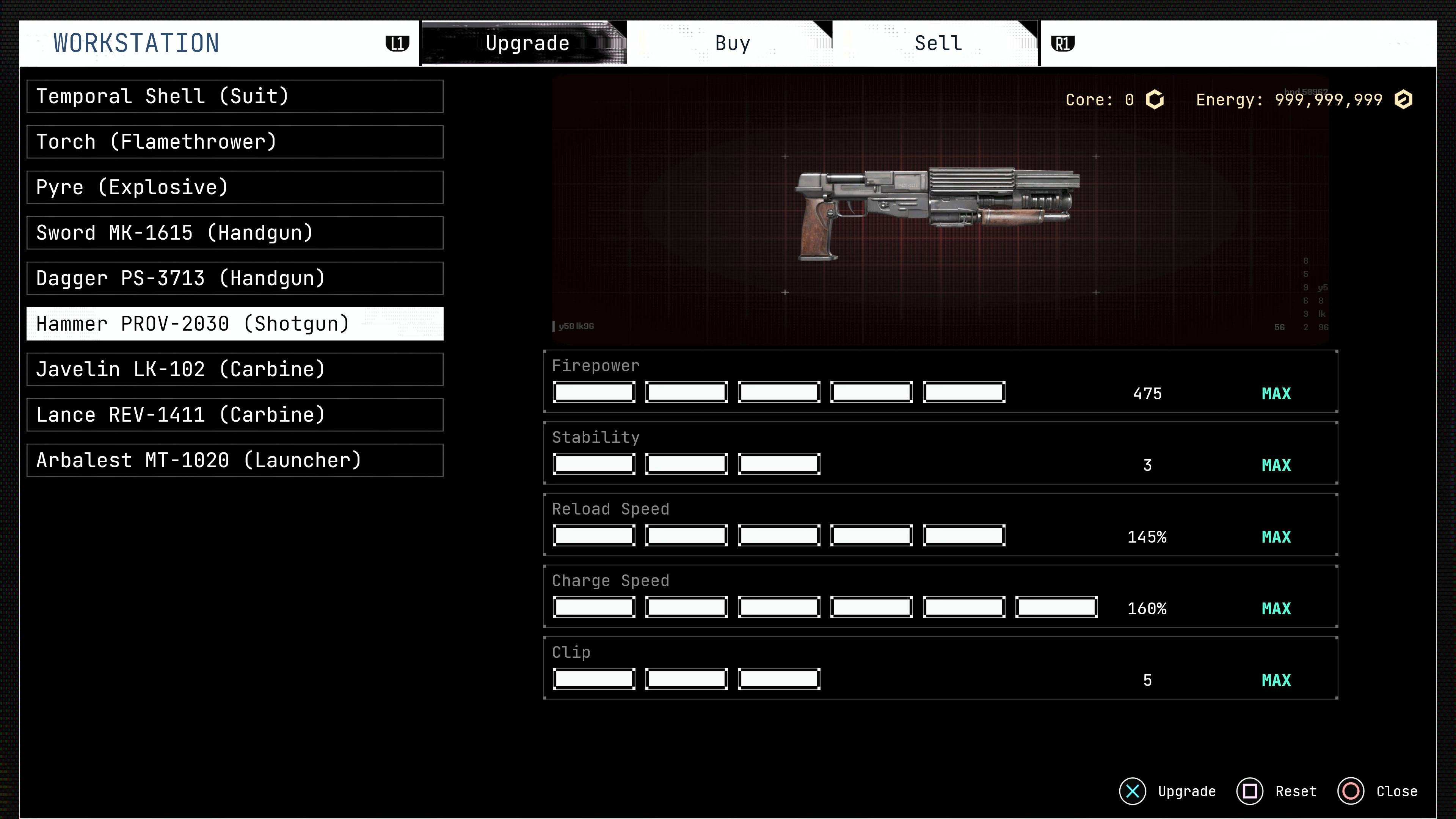Select the Reload Speed upgrade row
Viewport: 1456px width, 819px height.
(940, 525)
